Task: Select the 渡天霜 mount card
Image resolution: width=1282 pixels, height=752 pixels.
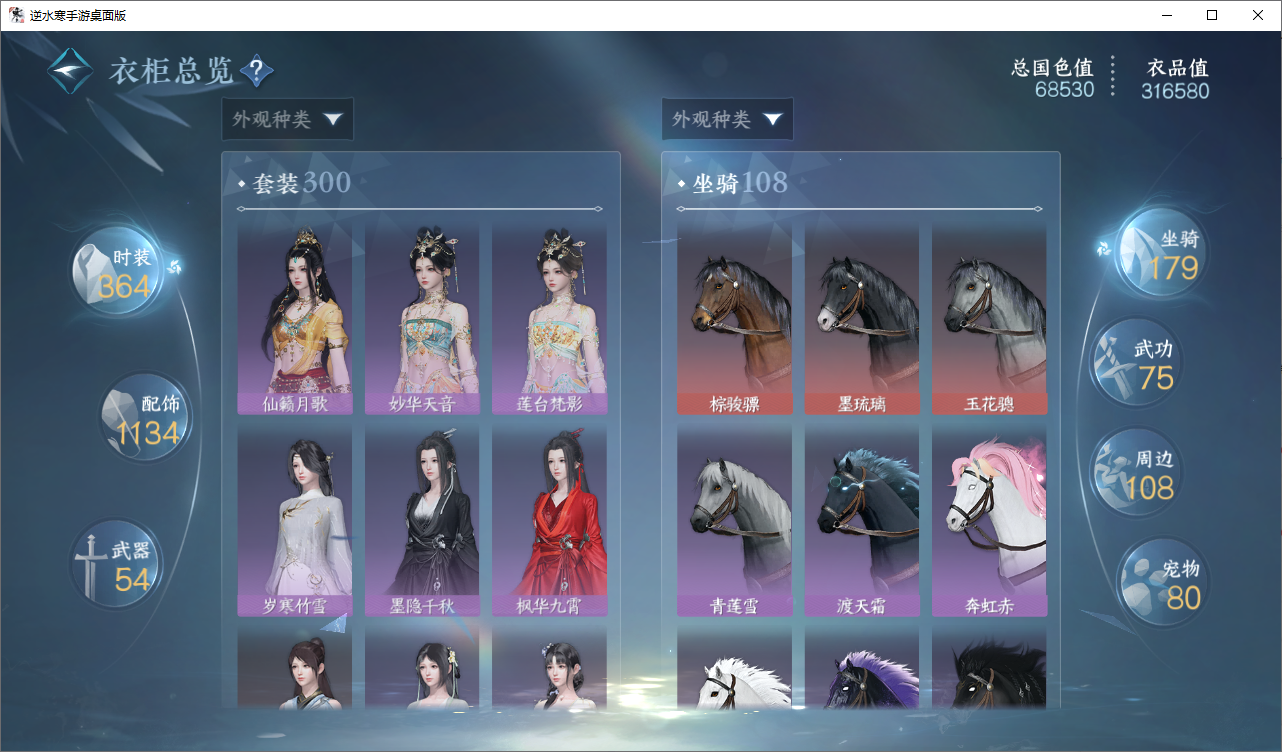Action: point(862,520)
